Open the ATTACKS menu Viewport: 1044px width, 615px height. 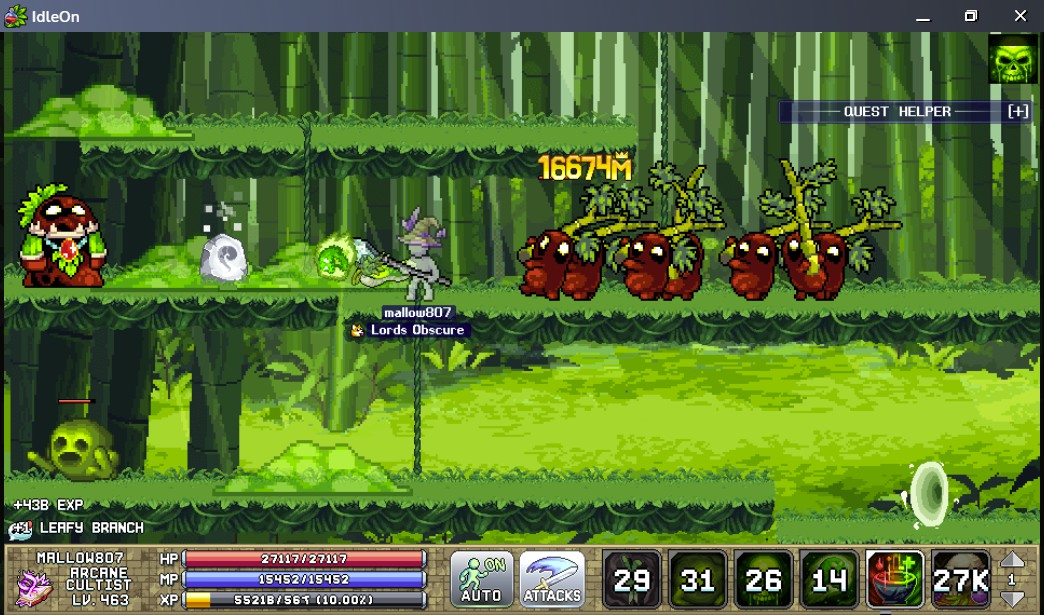click(552, 579)
